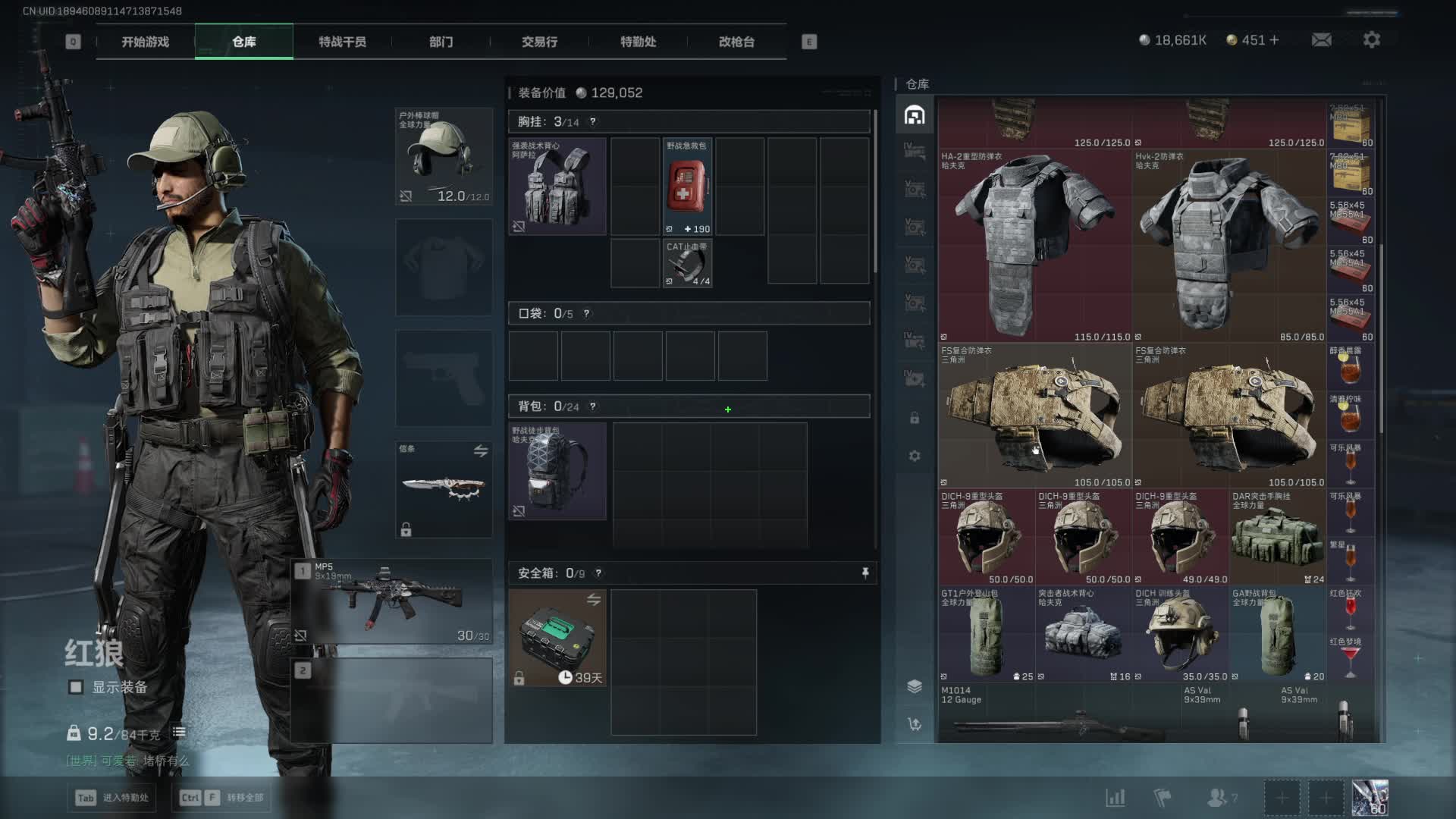Select the equipped melee knife slot
The image size is (1456, 819).
point(444,489)
